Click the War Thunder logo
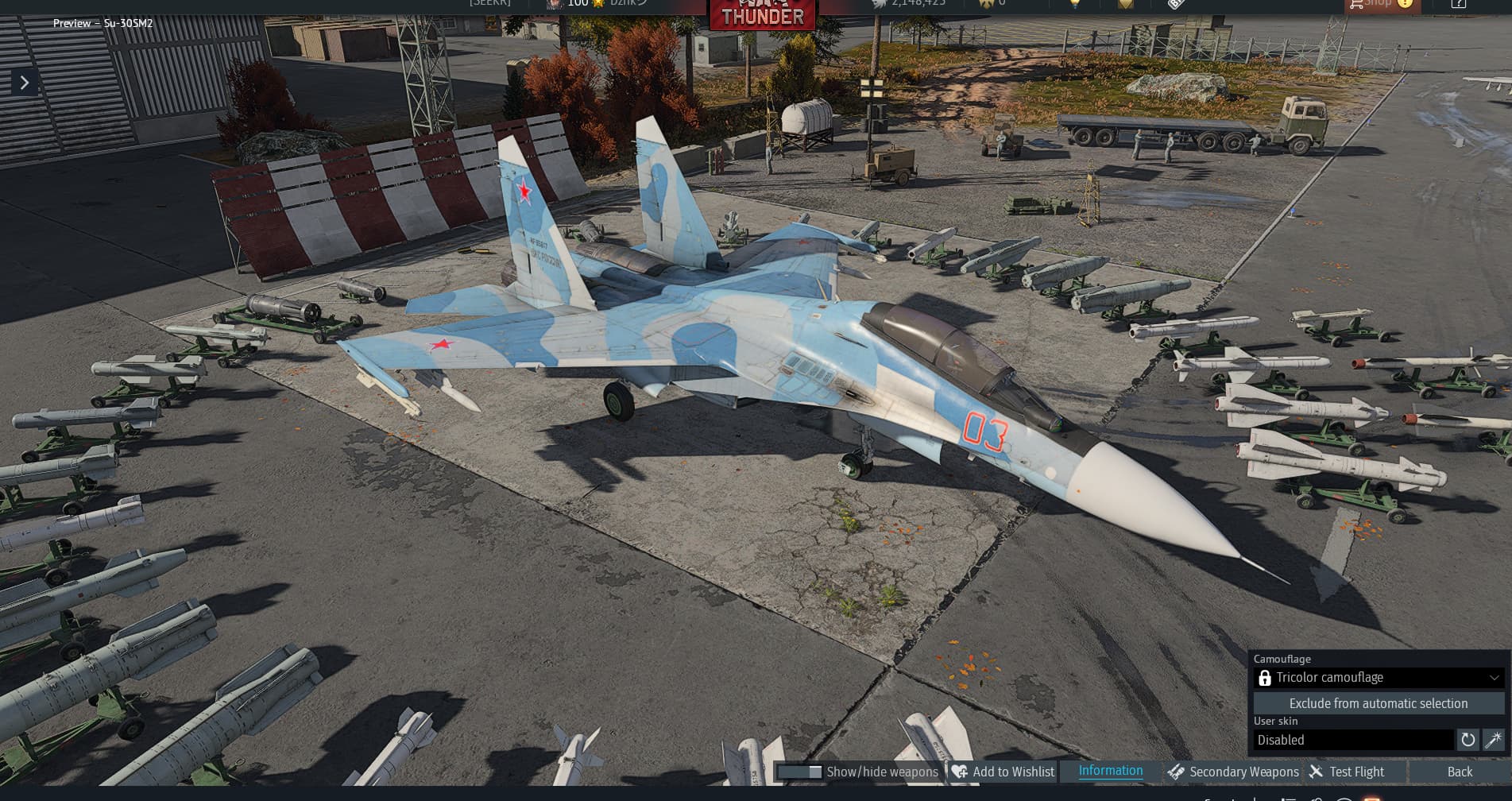Image resolution: width=1512 pixels, height=801 pixels. click(762, 14)
